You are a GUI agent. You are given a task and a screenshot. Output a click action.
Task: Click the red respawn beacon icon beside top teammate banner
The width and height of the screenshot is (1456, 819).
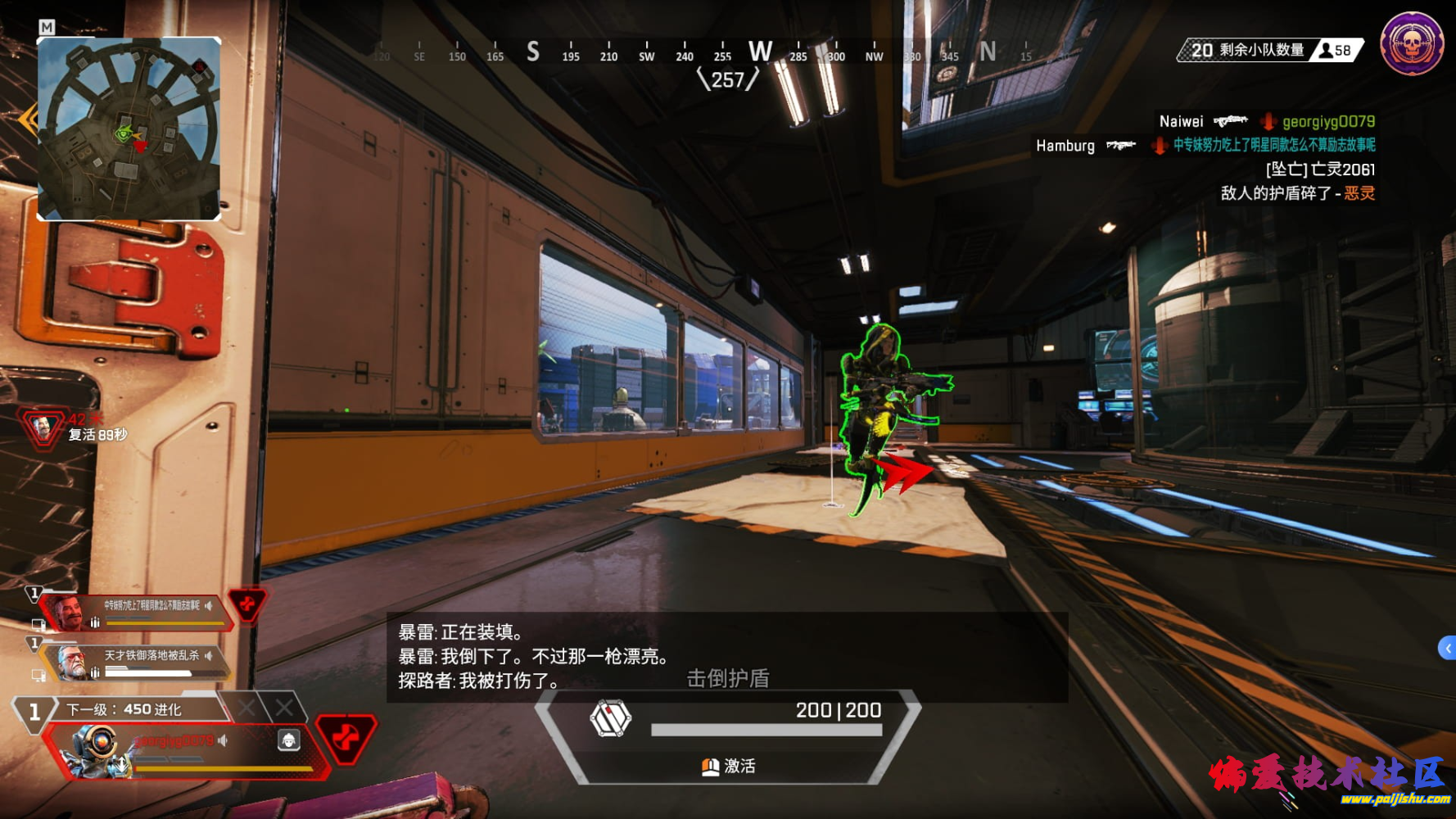pos(246,606)
